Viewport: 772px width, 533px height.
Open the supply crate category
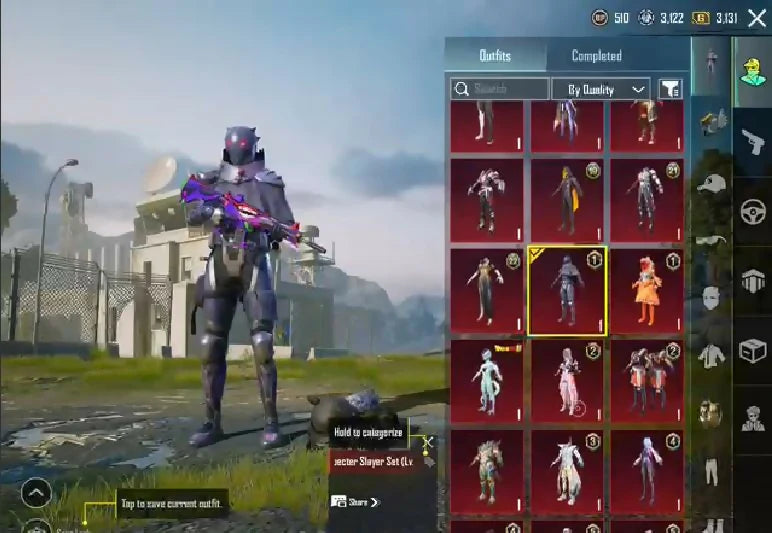coord(752,351)
